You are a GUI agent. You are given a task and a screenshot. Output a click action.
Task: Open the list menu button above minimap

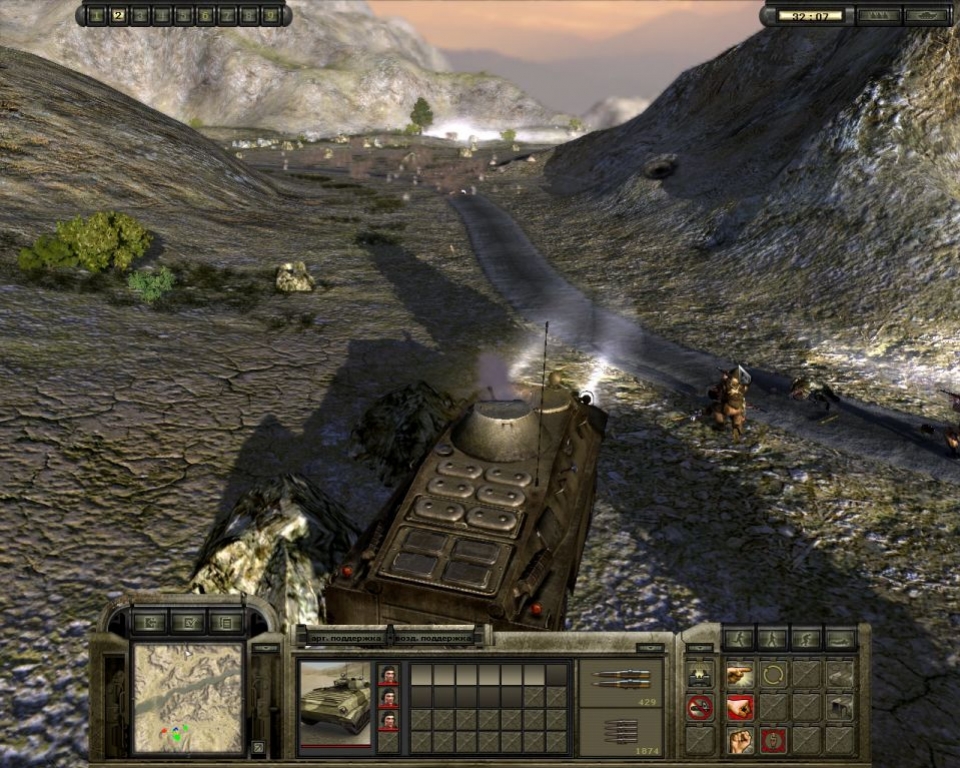[x=225, y=623]
